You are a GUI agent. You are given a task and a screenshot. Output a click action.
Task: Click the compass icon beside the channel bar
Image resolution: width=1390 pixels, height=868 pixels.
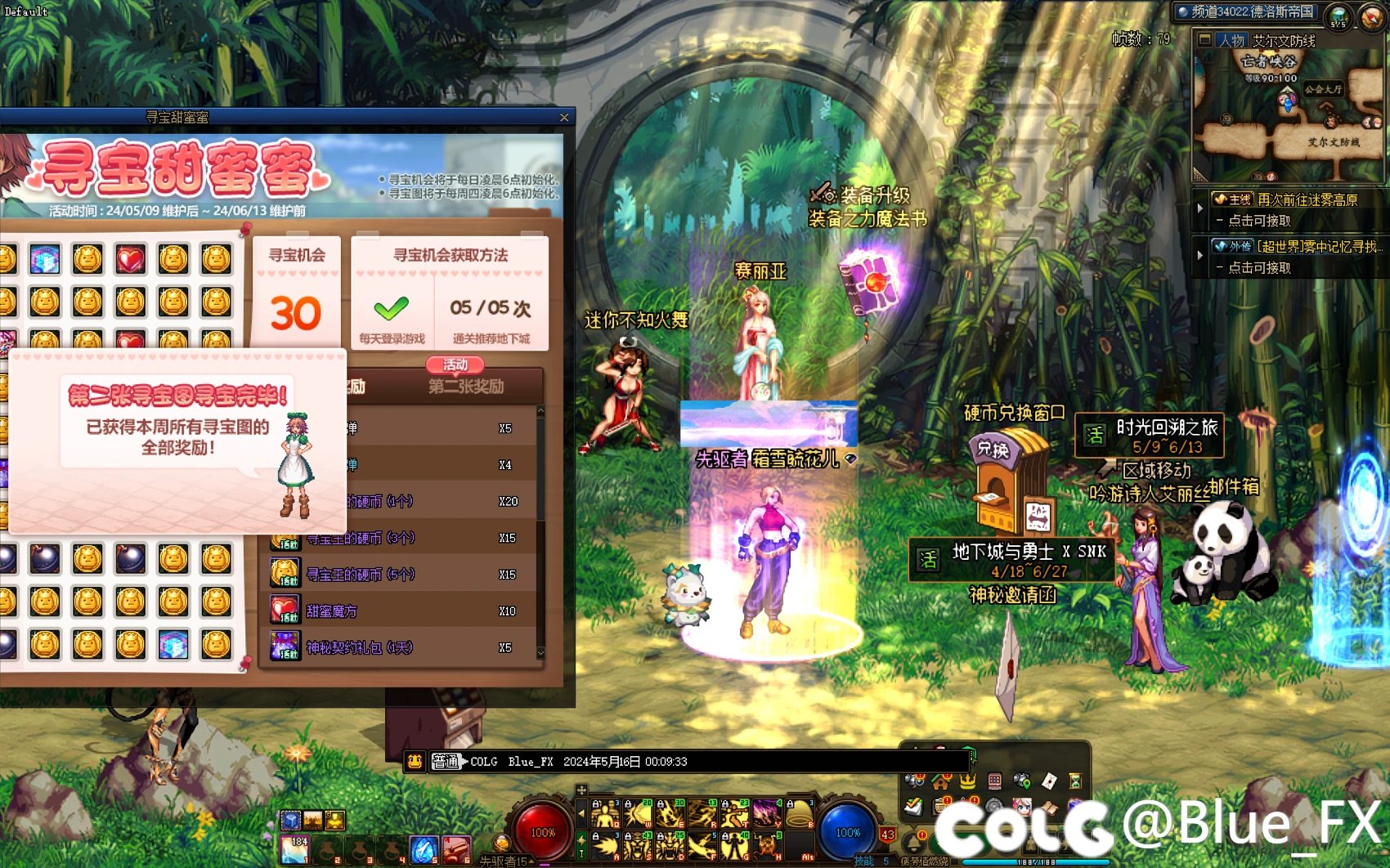[x=1371, y=16]
